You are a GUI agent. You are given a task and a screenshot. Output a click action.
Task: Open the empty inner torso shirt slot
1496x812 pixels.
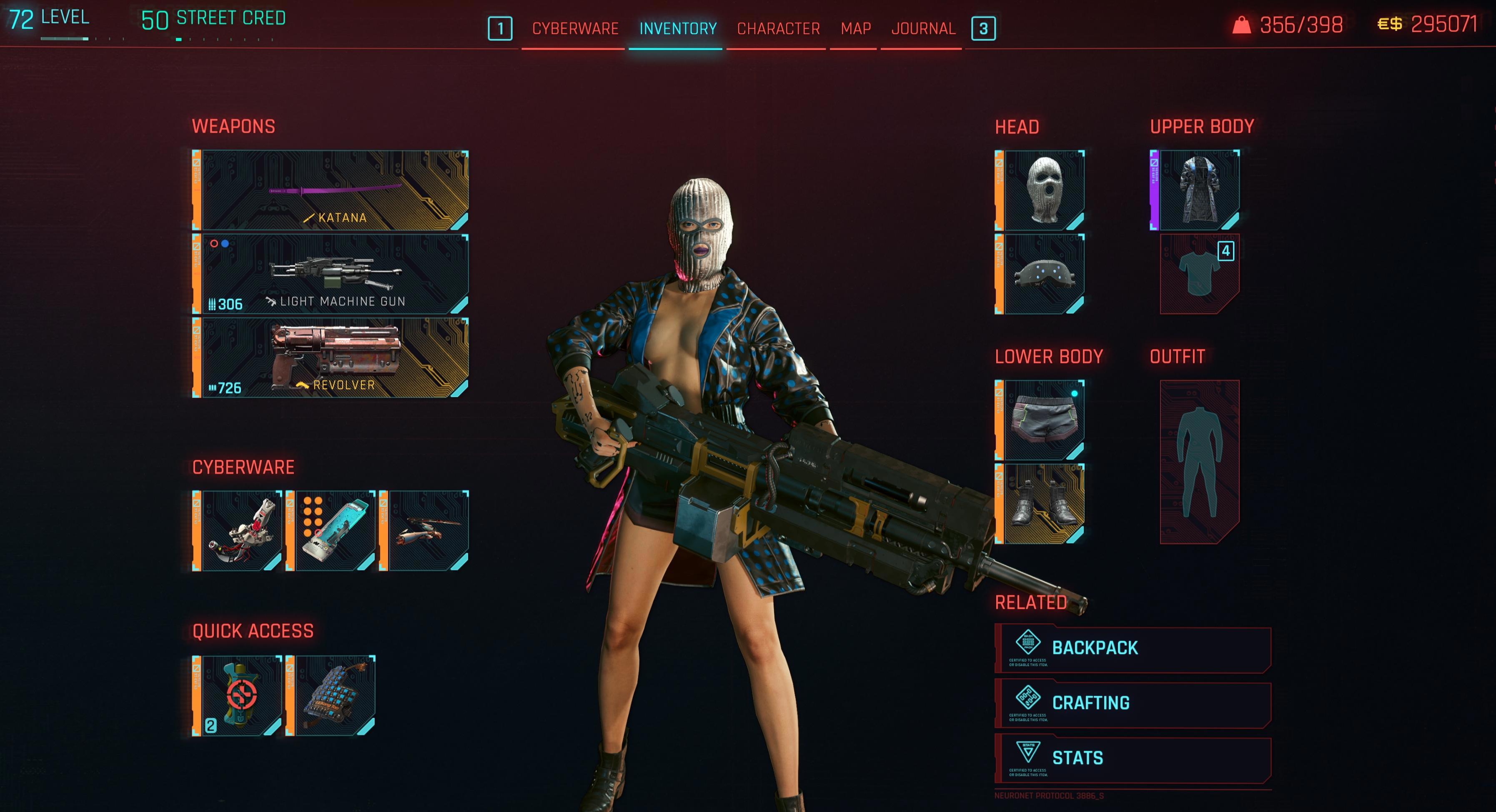[x=1200, y=274]
